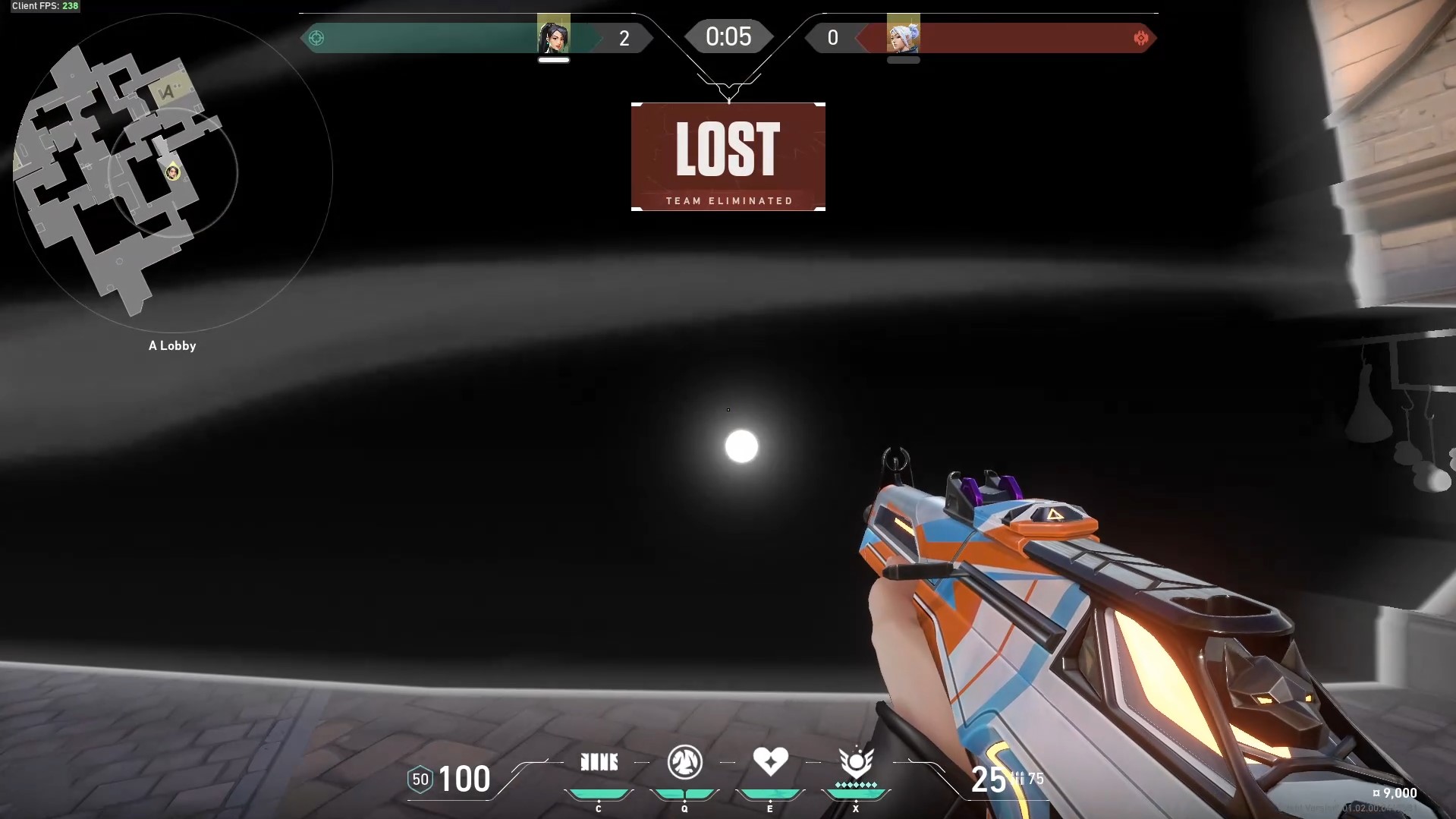Click the Client FPS counter
The image size is (1456, 819).
click(44, 6)
